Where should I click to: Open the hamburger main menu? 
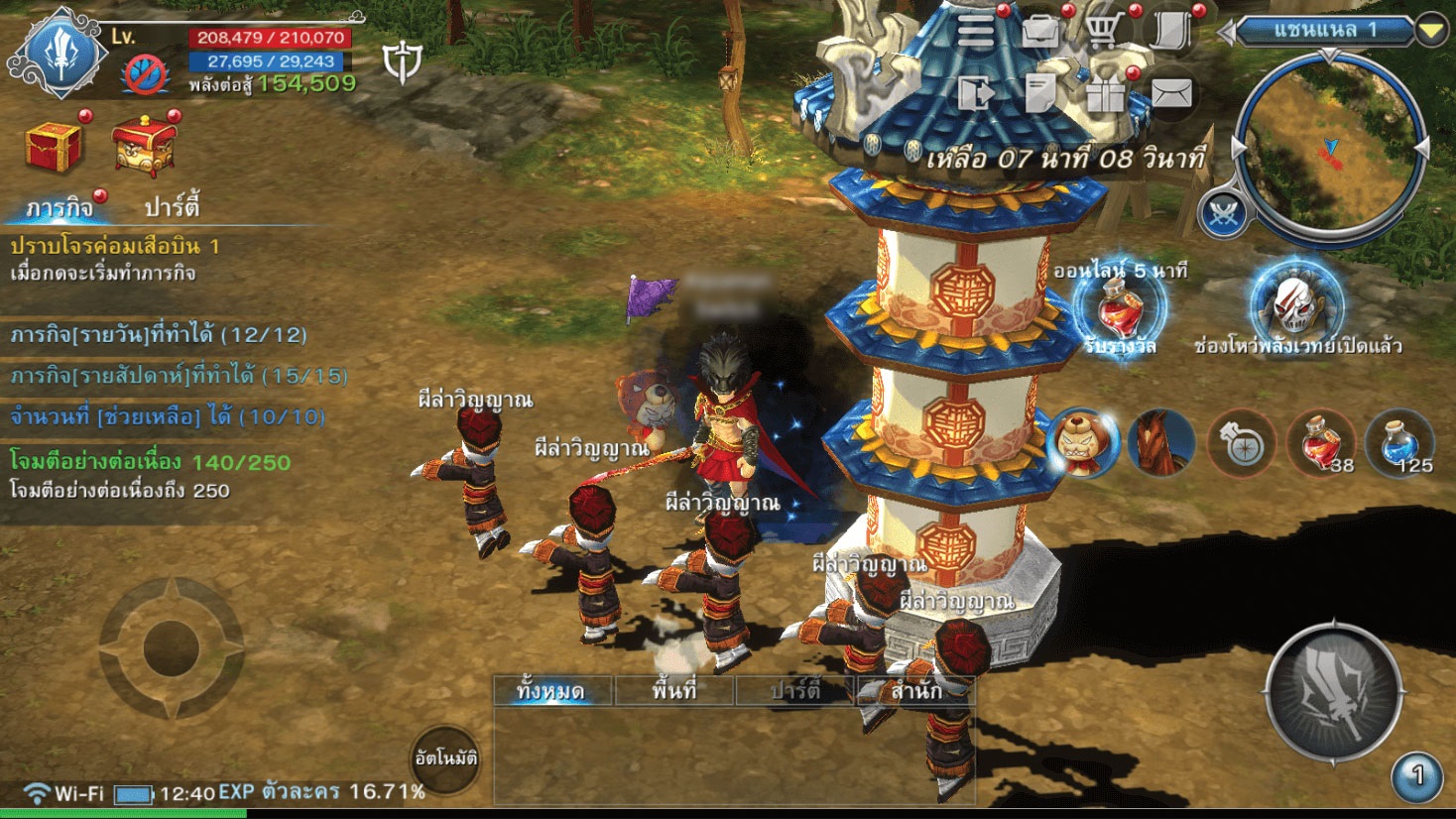[976, 32]
